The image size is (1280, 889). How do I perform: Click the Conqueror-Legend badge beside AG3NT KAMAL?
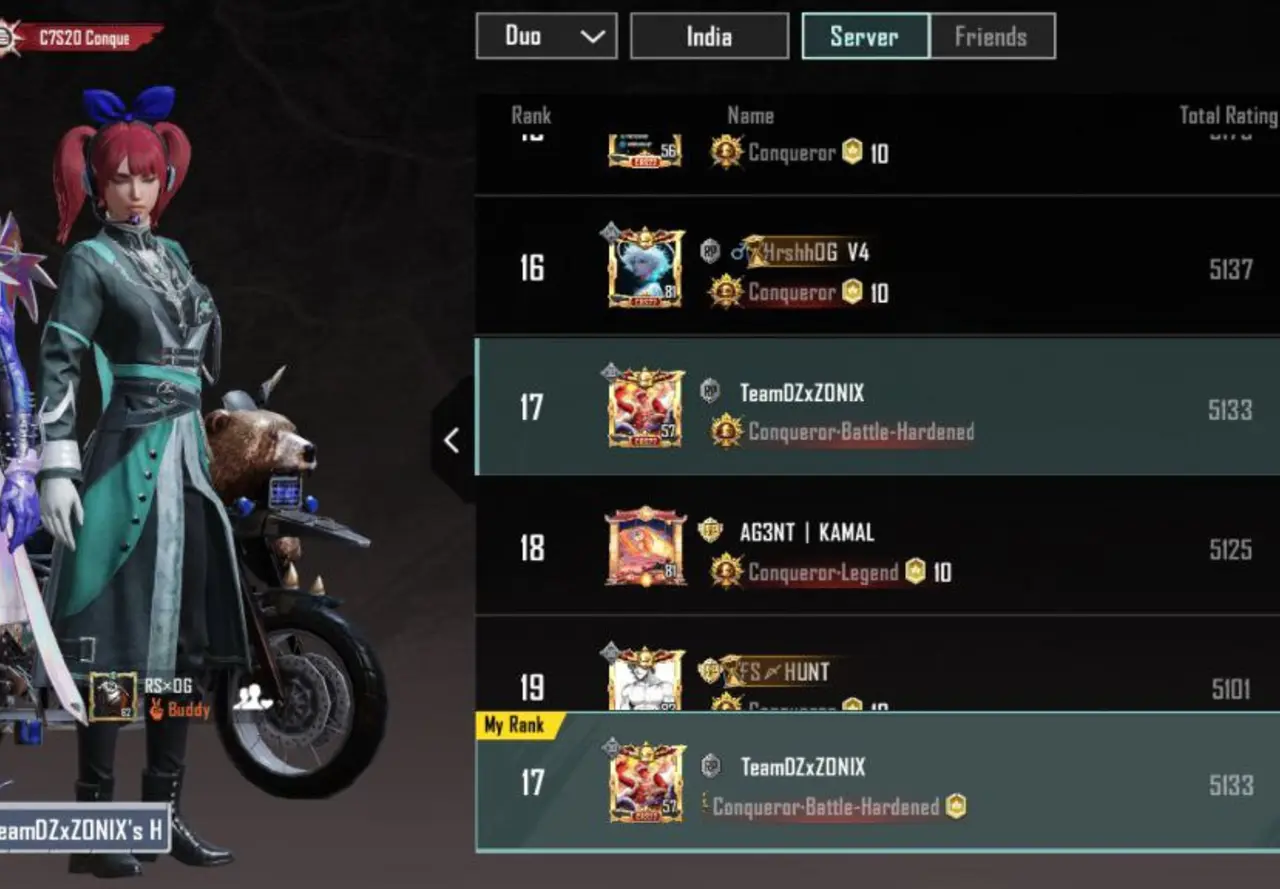(x=725, y=571)
